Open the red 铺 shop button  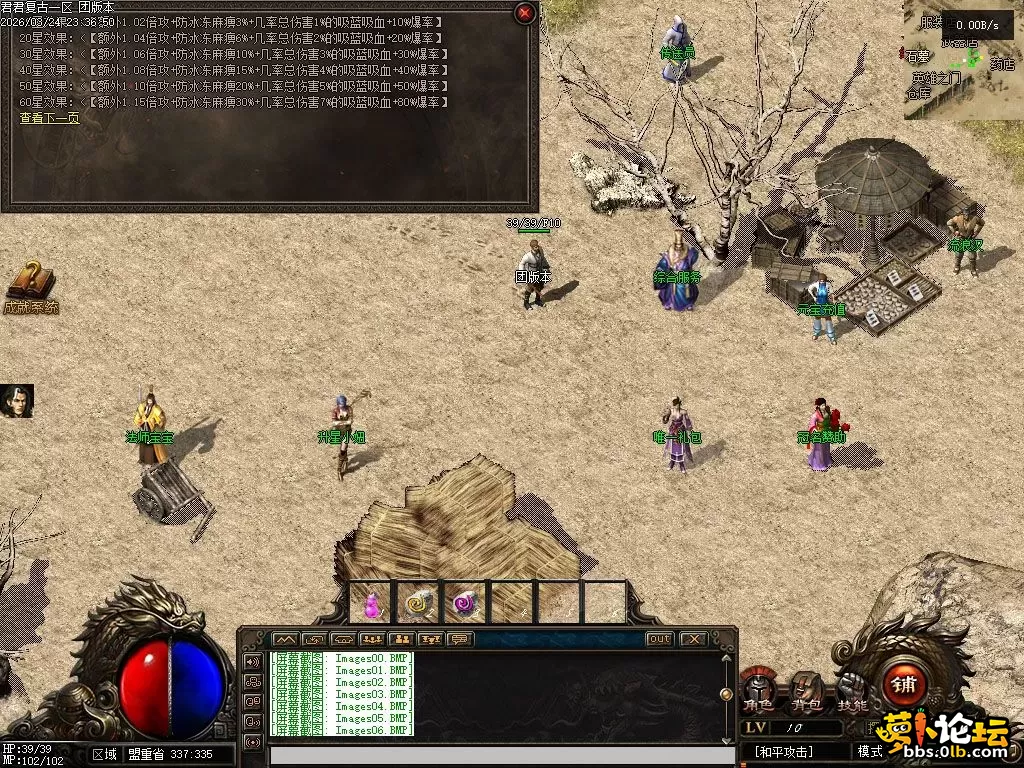pos(904,685)
